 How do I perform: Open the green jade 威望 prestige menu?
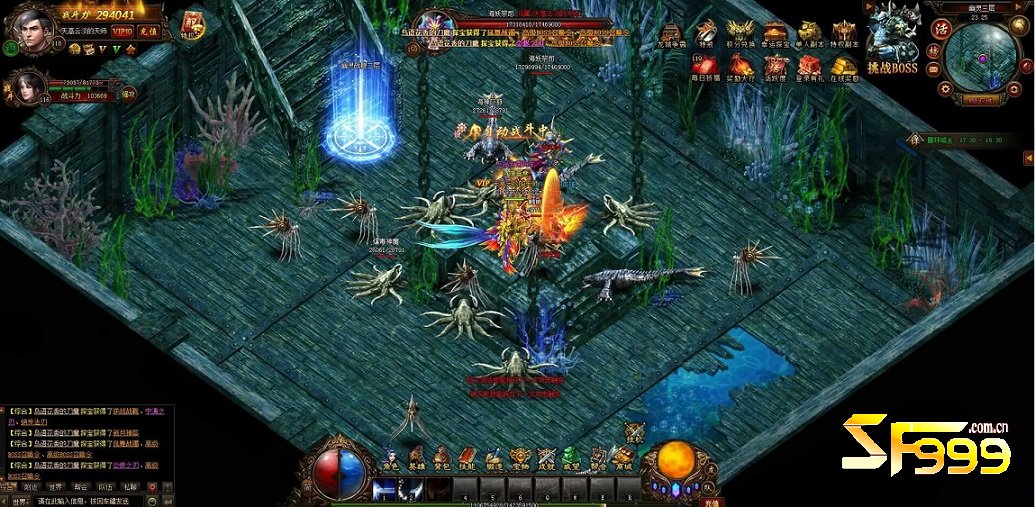tap(572, 460)
